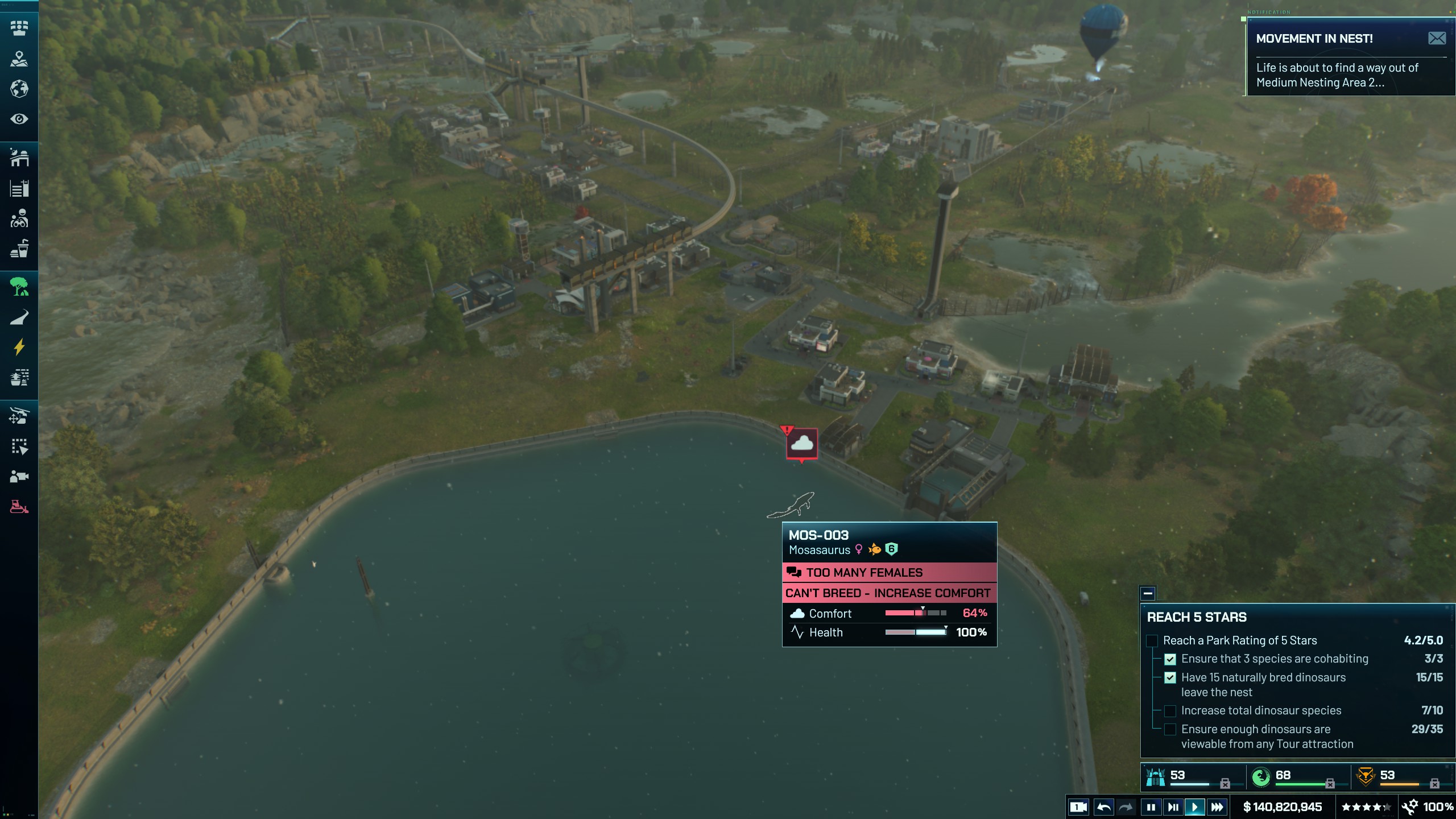Select normal play speed

1195,806
